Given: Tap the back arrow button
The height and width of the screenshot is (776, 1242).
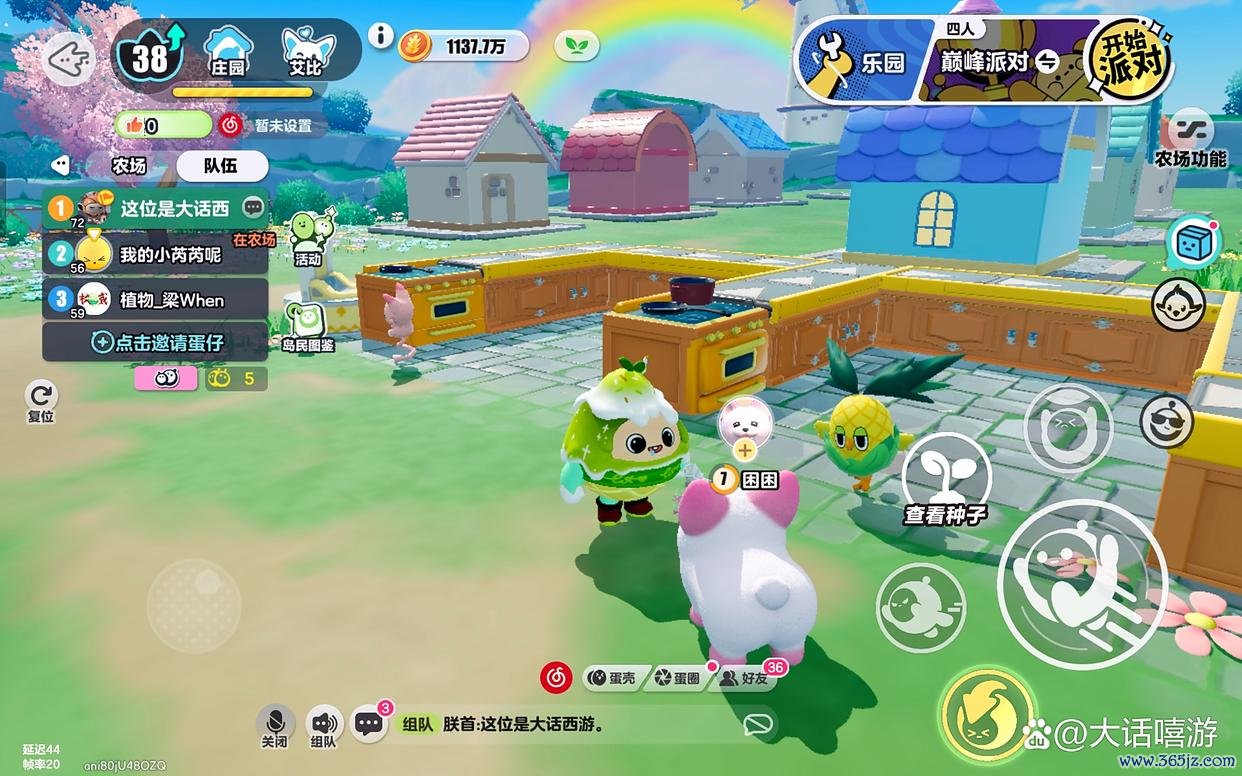Looking at the screenshot, I should click(x=70, y=60).
